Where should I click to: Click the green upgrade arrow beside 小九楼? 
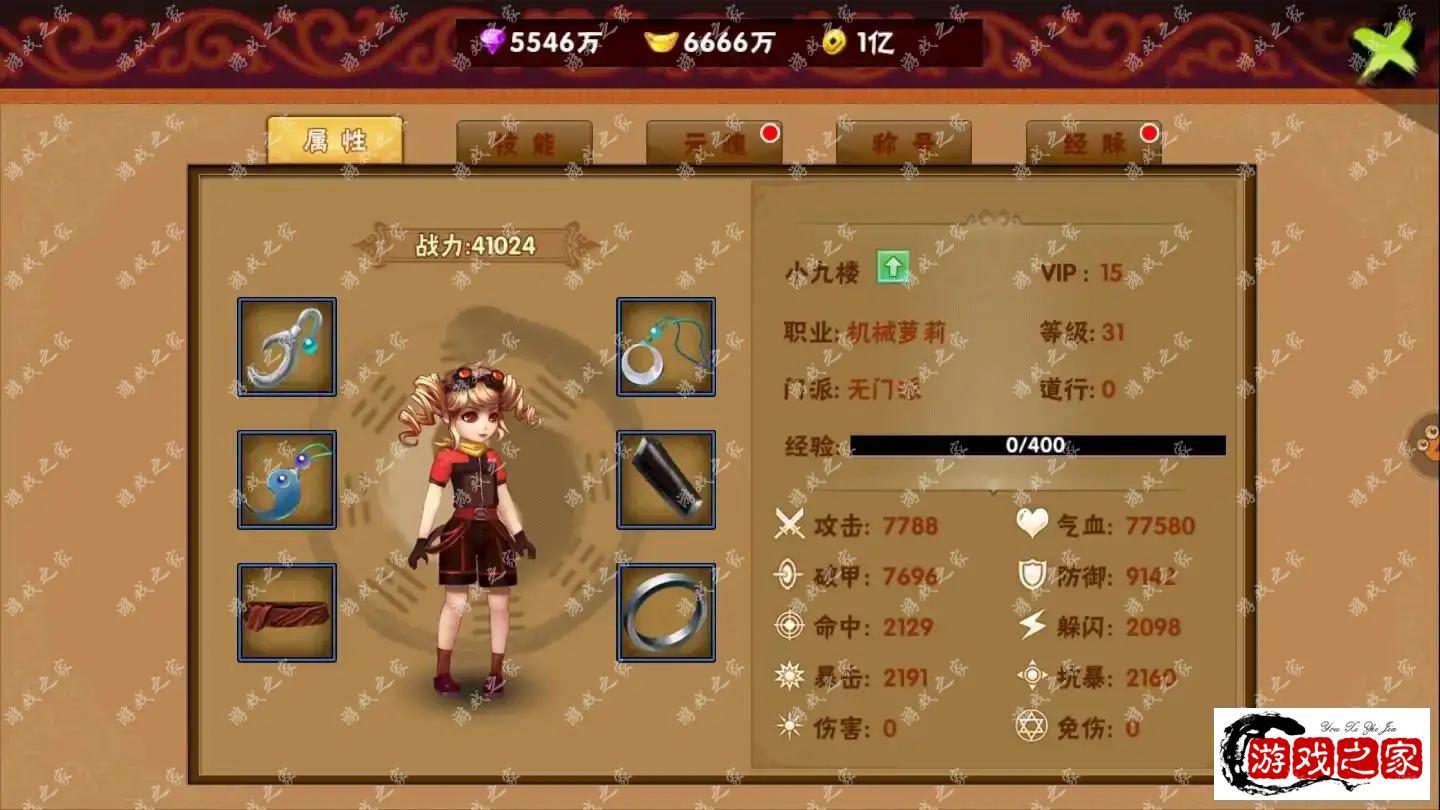click(x=892, y=268)
